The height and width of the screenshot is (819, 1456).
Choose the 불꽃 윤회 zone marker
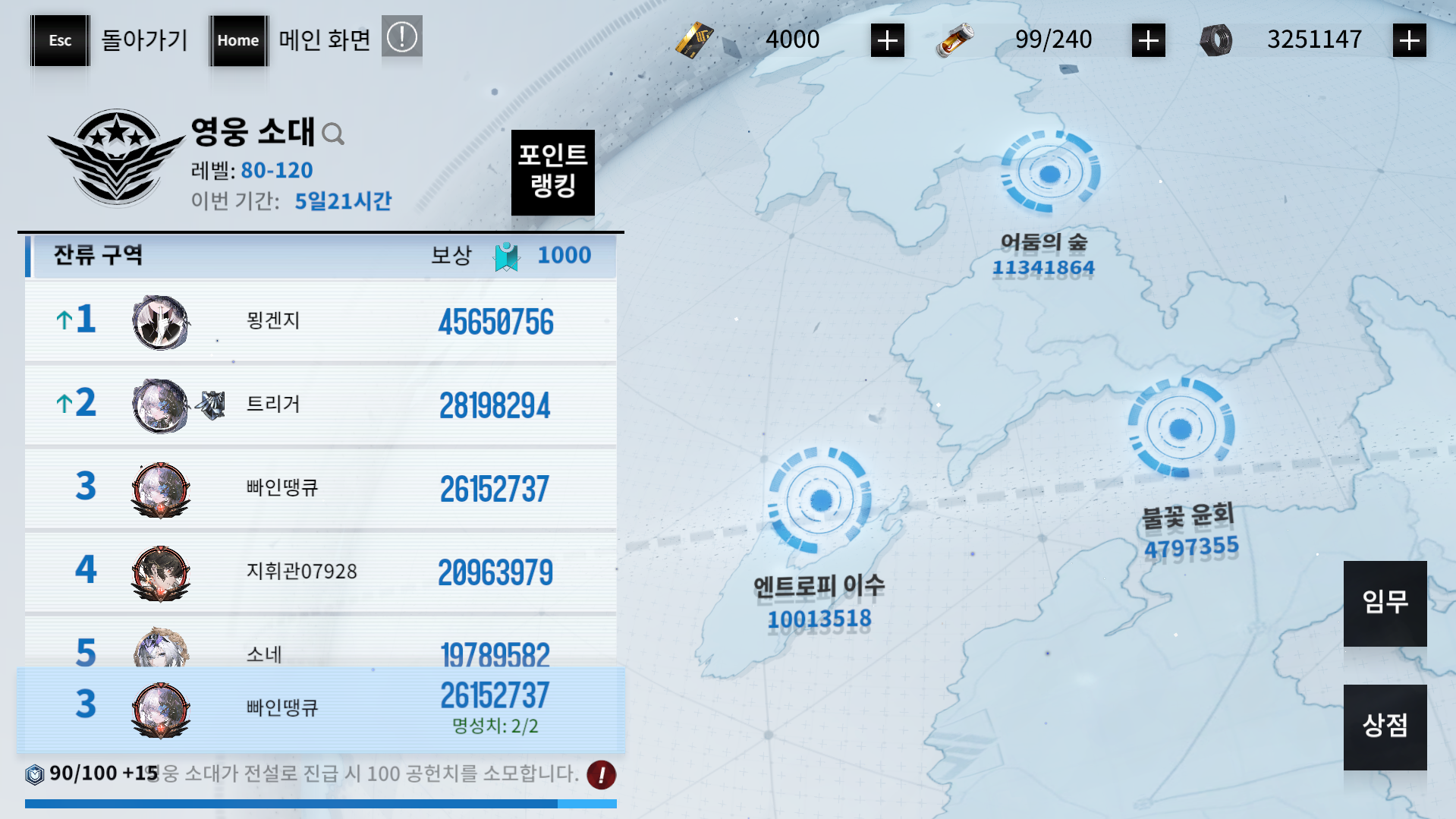tap(1180, 429)
